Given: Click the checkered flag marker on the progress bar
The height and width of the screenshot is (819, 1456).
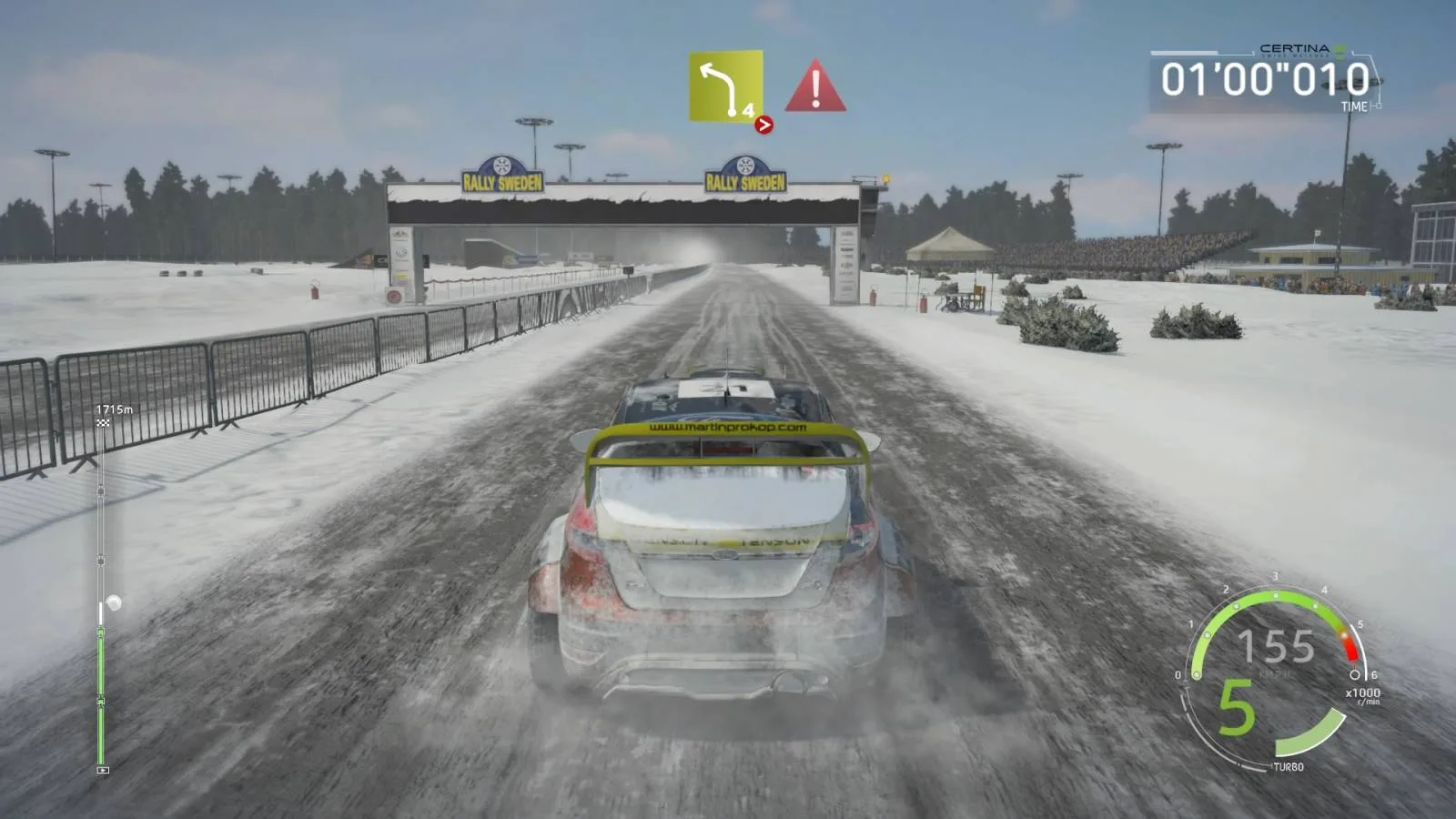Looking at the screenshot, I should click(x=103, y=425).
